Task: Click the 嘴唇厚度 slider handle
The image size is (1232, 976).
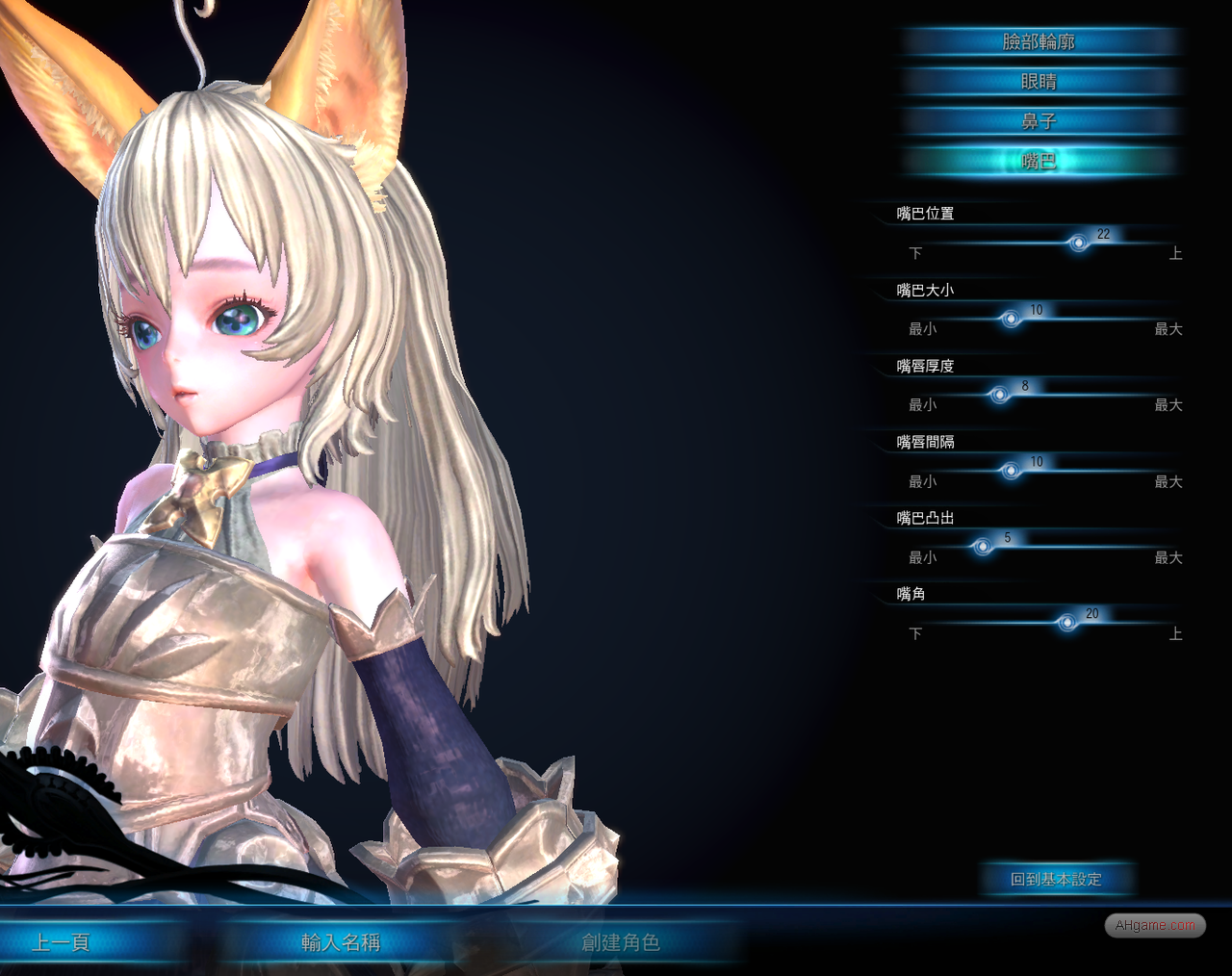Action: click(x=1000, y=395)
